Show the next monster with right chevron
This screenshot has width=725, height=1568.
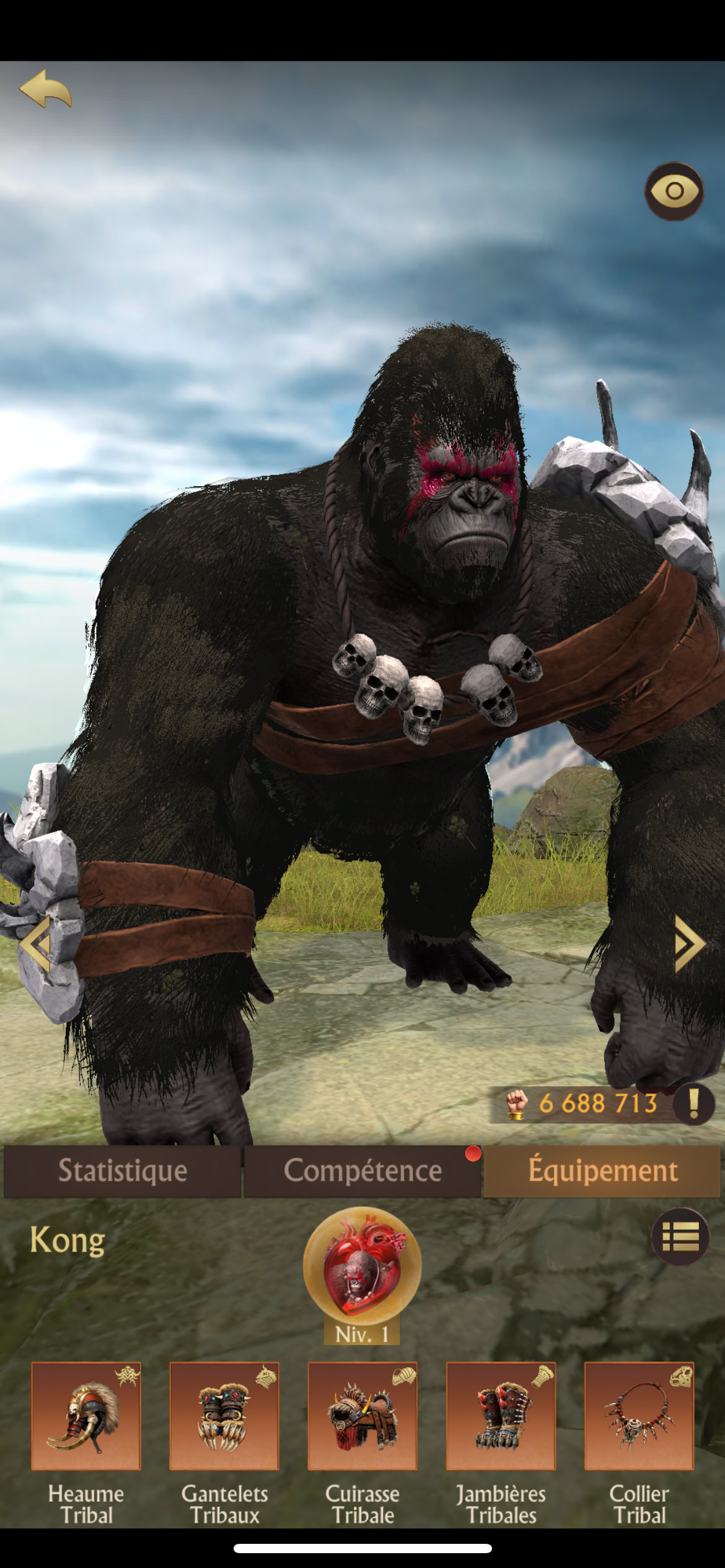[x=689, y=944]
